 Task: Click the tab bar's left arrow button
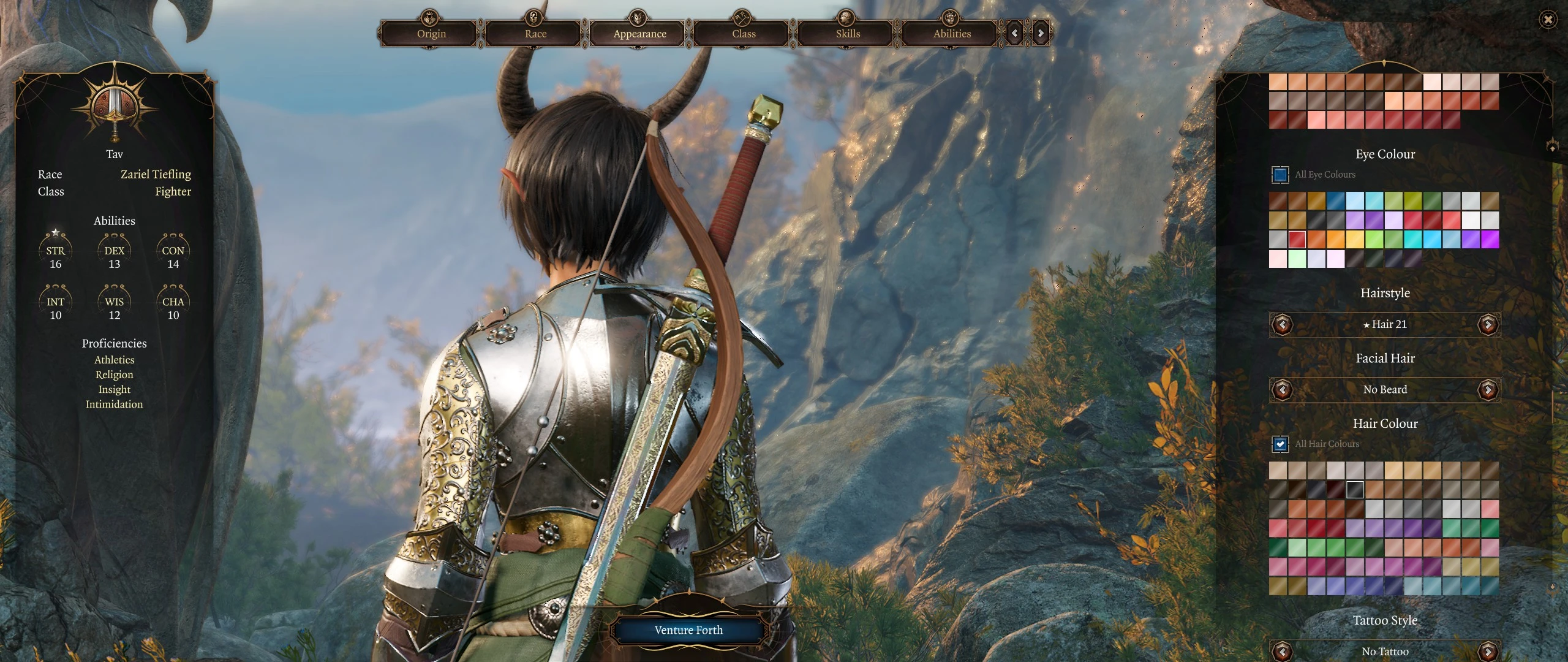click(1015, 33)
